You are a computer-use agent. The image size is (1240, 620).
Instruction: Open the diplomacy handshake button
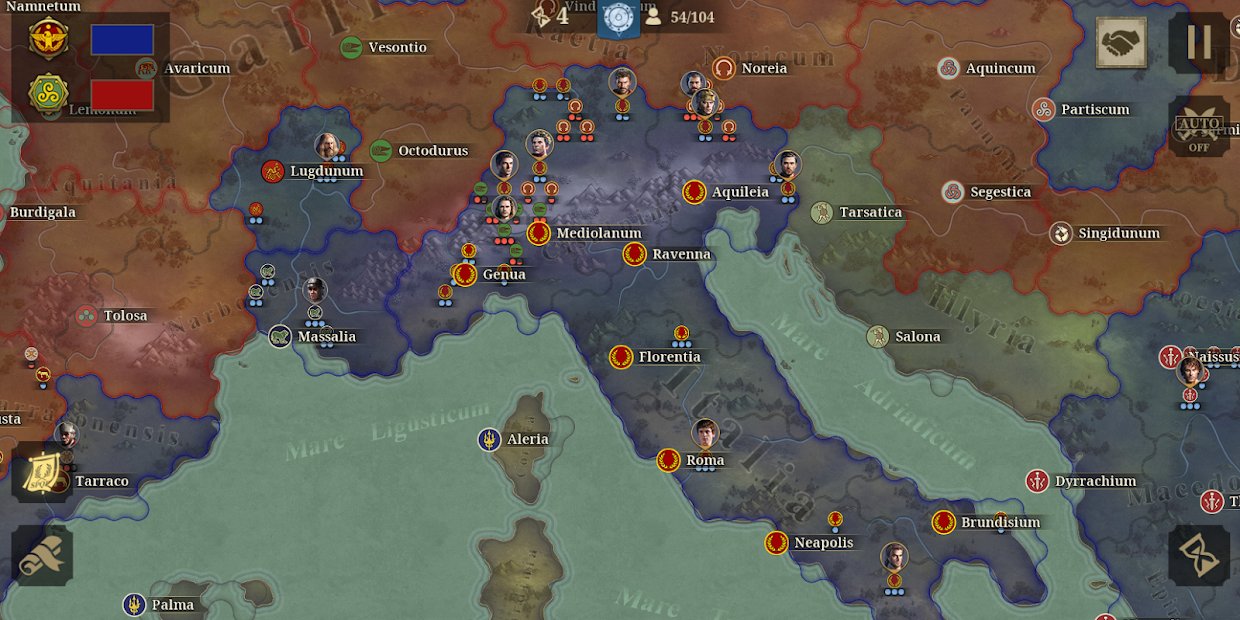click(1121, 43)
